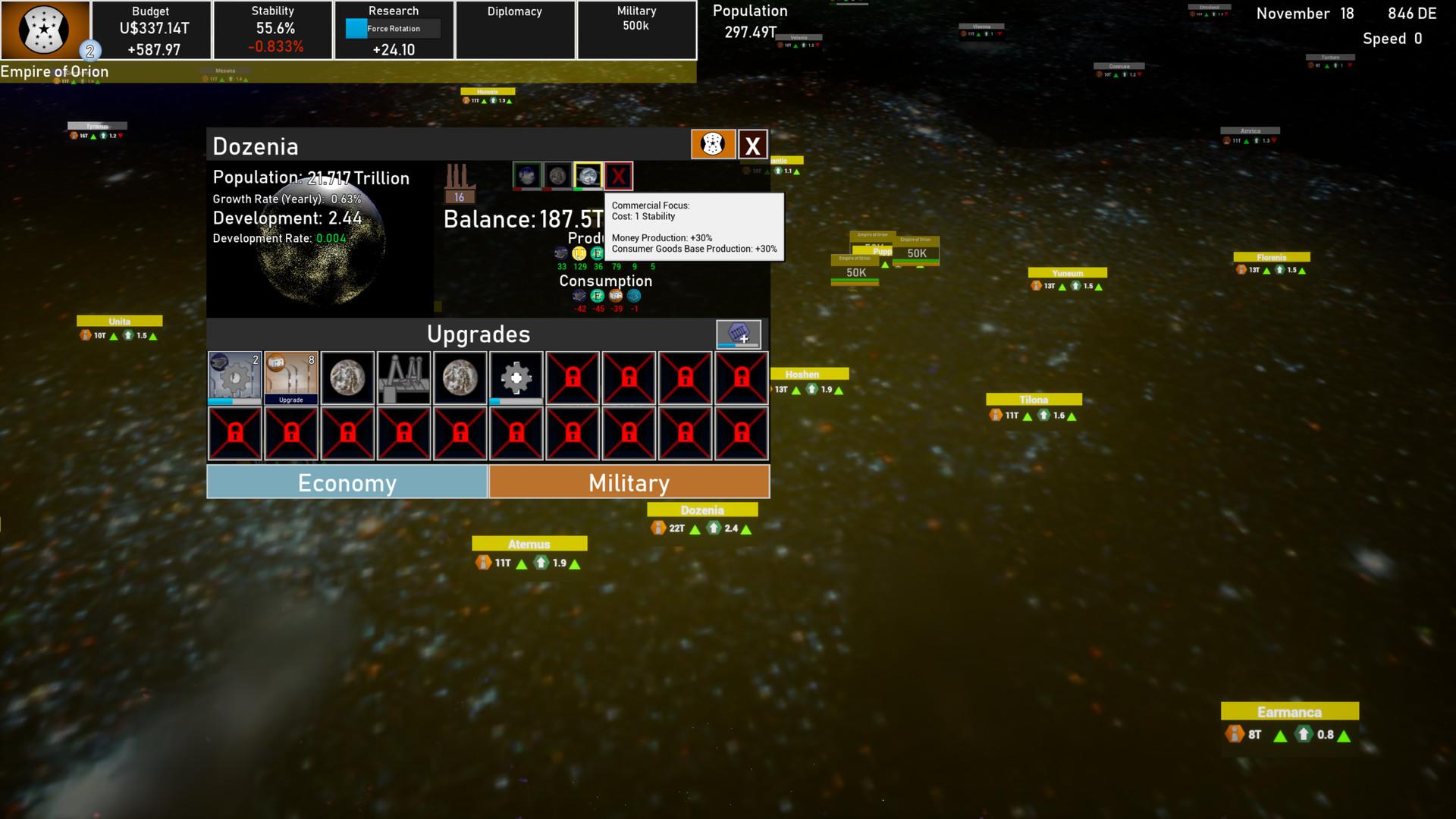1456x819 pixels.
Task: Close the Dozenia planet panel
Action: click(752, 145)
